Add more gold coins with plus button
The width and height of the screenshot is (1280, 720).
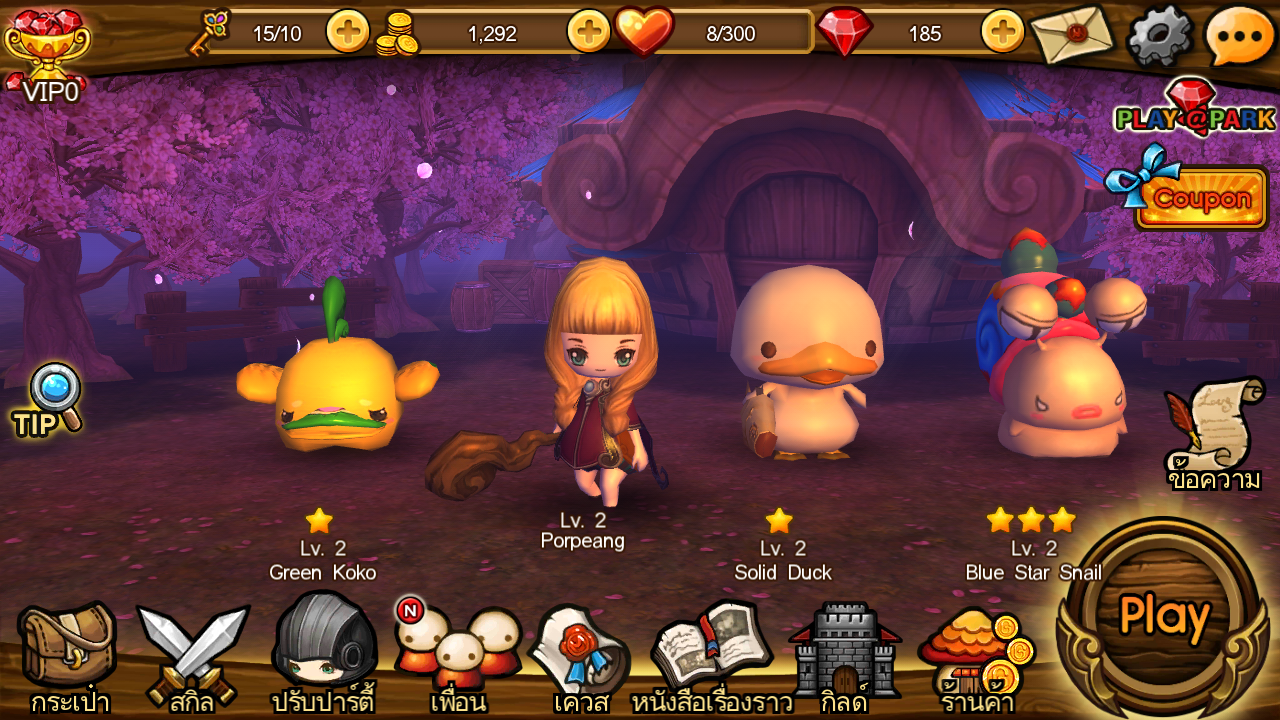[x=588, y=32]
